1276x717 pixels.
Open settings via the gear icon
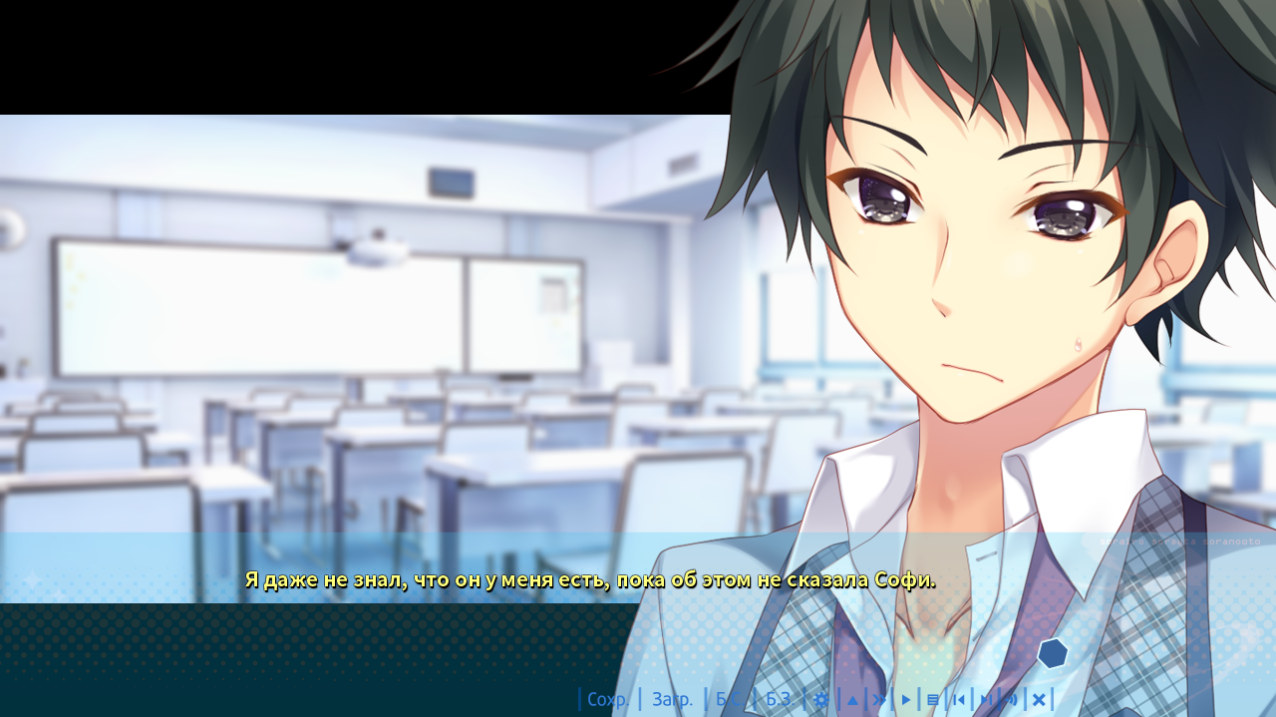tap(822, 699)
